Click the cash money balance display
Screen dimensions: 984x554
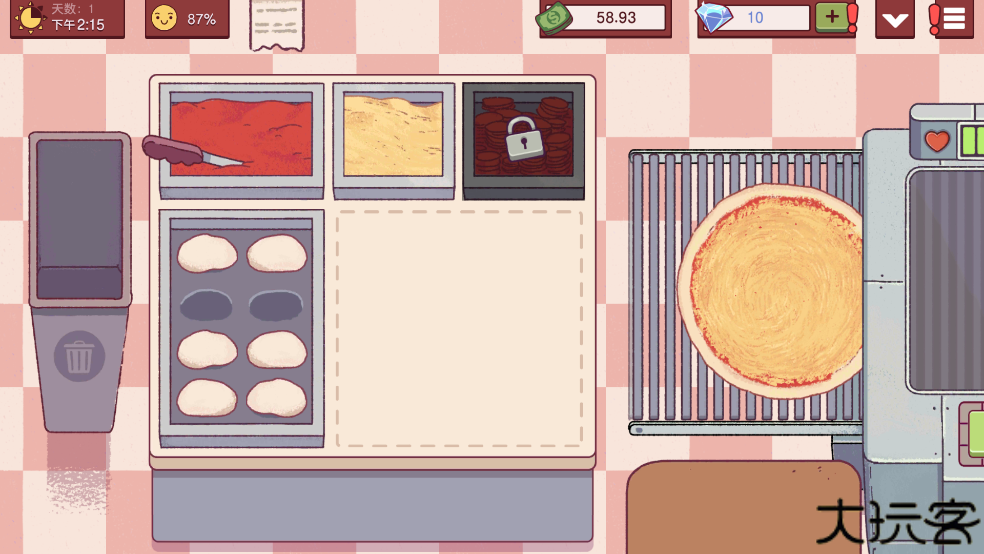click(603, 17)
